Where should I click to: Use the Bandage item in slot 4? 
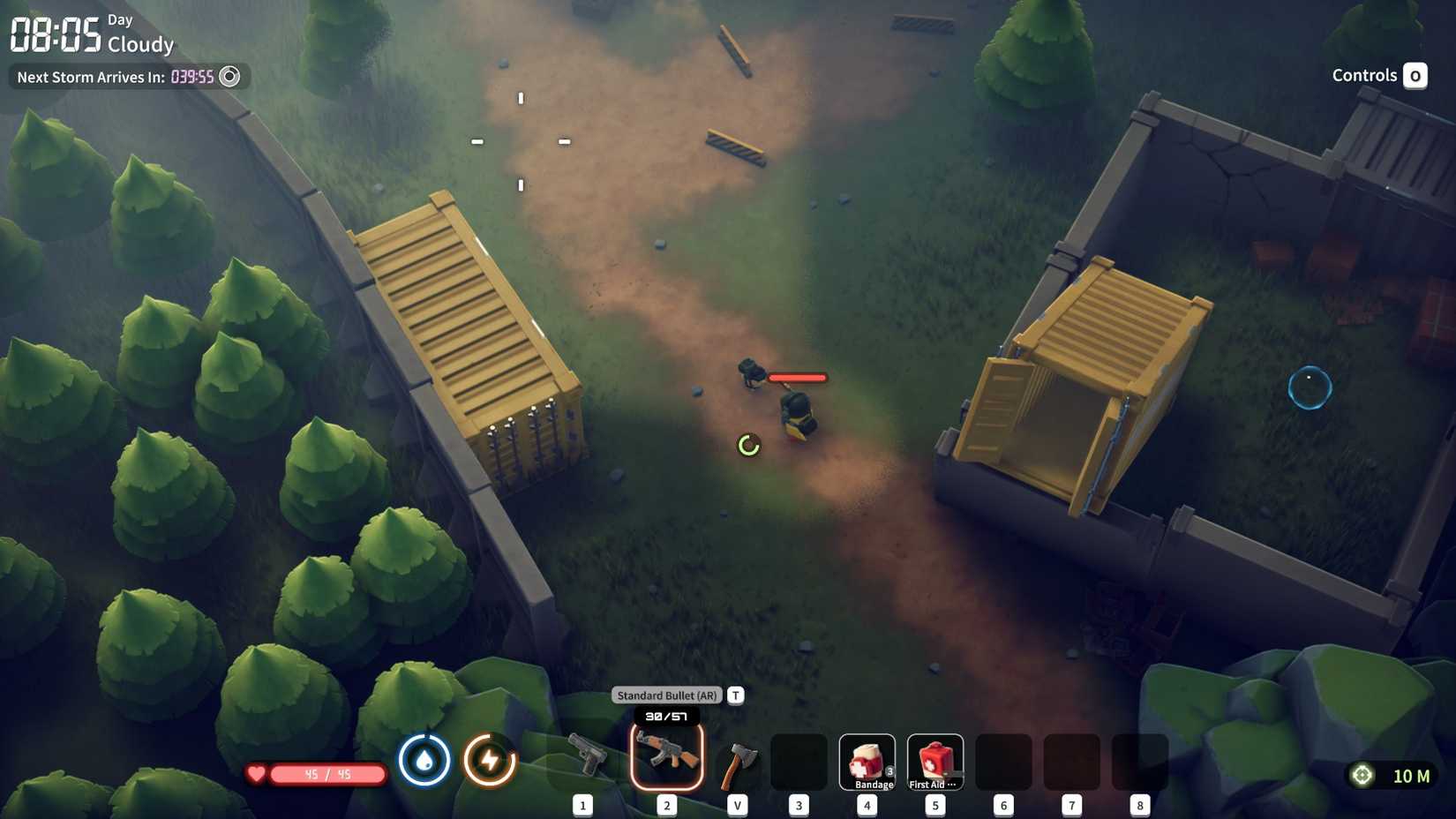pos(867,759)
